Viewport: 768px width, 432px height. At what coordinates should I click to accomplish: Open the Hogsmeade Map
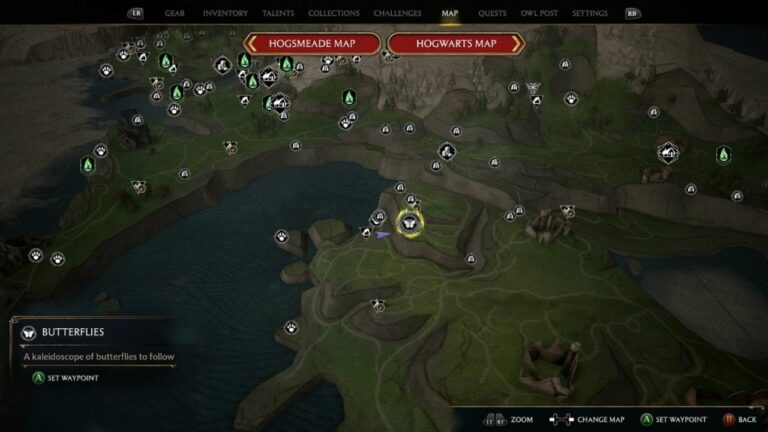tap(312, 44)
